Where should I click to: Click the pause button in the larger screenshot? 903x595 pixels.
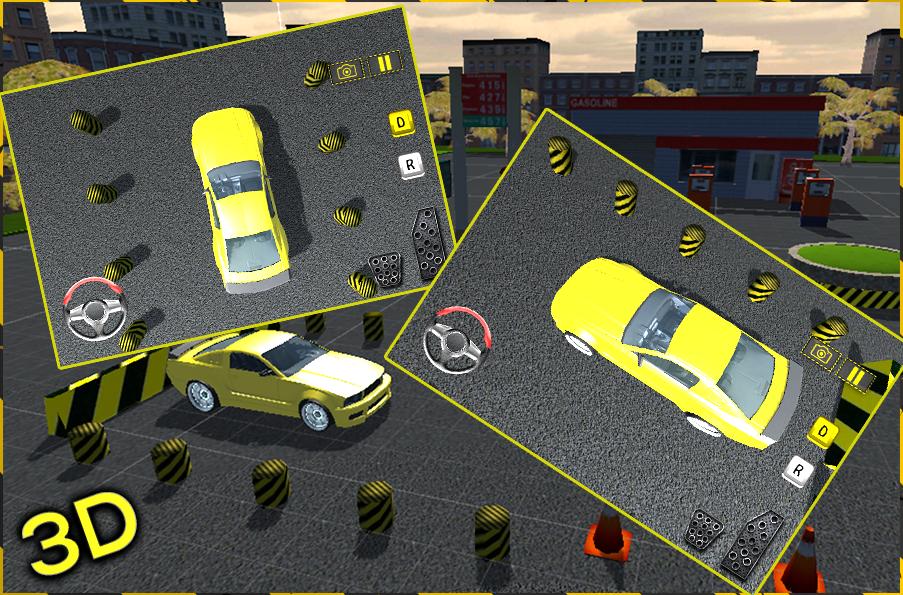(856, 376)
